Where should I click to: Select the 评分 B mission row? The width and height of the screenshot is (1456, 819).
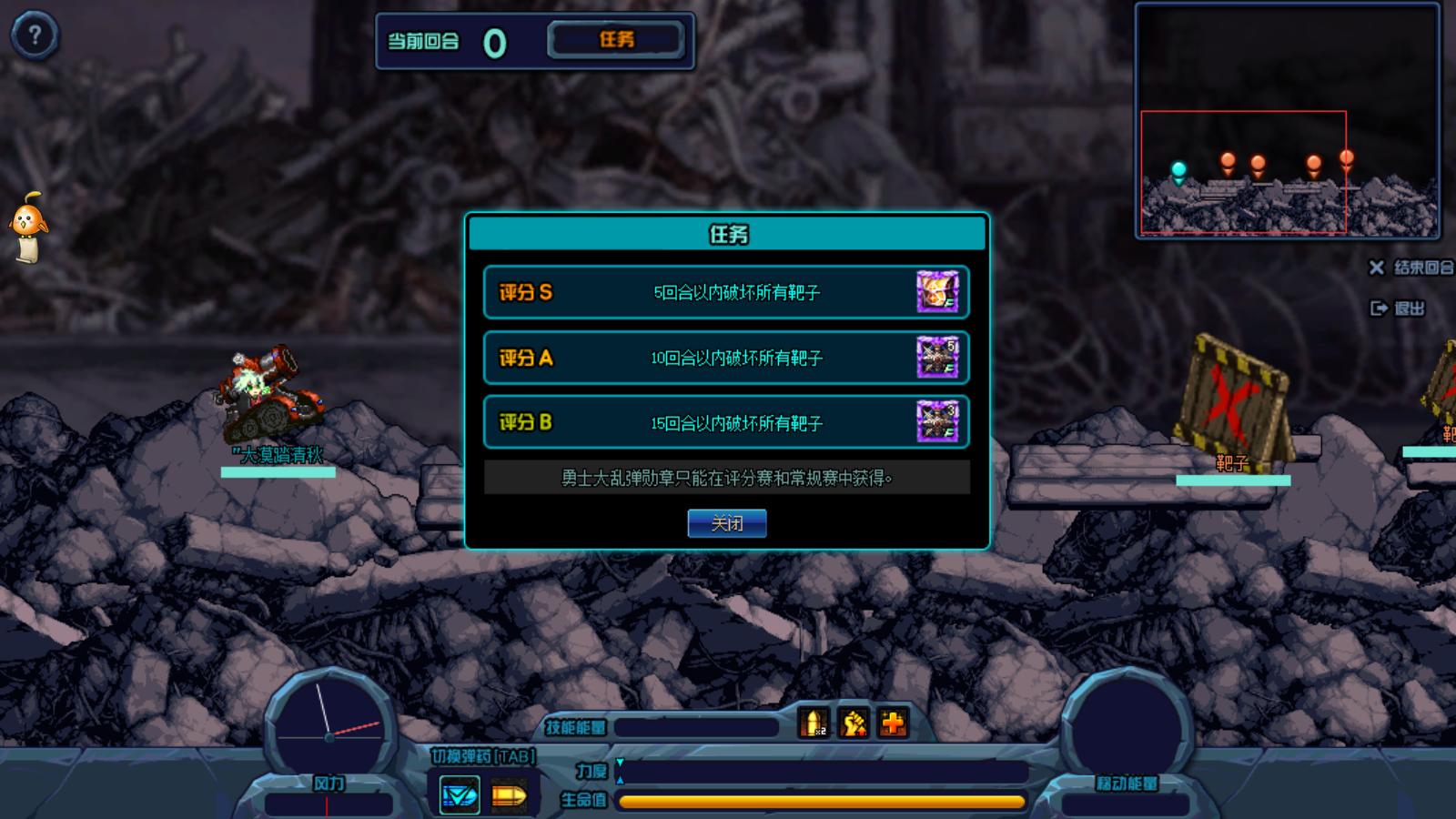click(x=725, y=422)
